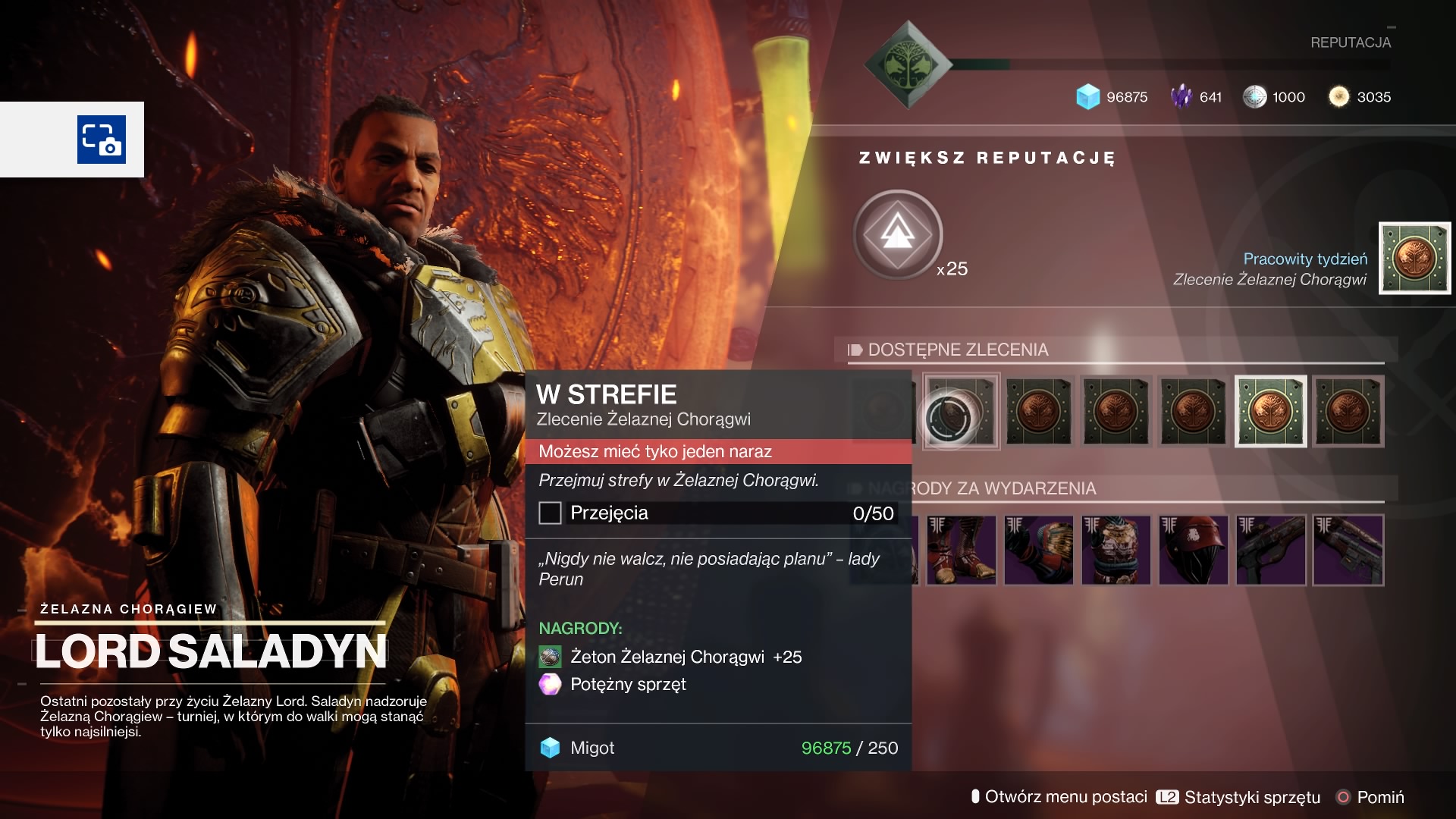Click the screenshot capture icon
The height and width of the screenshot is (819, 1456).
click(x=102, y=140)
